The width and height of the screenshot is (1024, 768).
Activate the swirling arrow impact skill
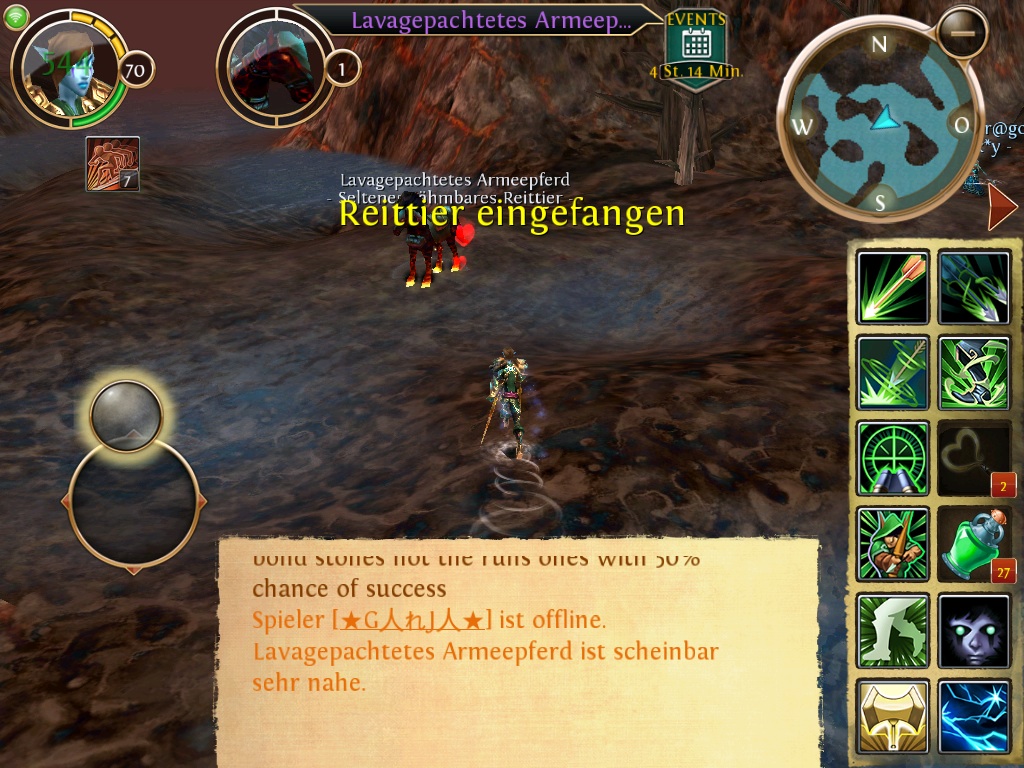point(892,373)
